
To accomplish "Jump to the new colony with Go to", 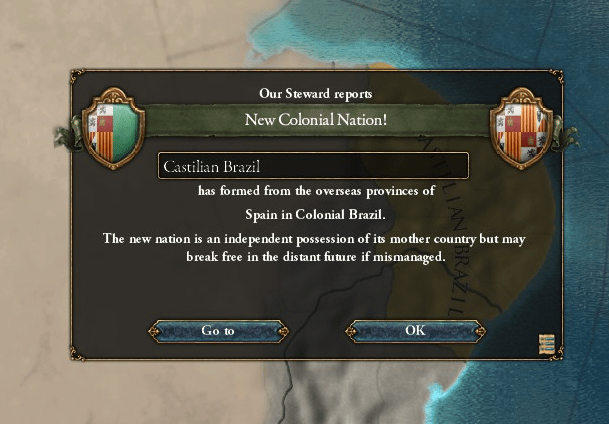I will point(218,330).
